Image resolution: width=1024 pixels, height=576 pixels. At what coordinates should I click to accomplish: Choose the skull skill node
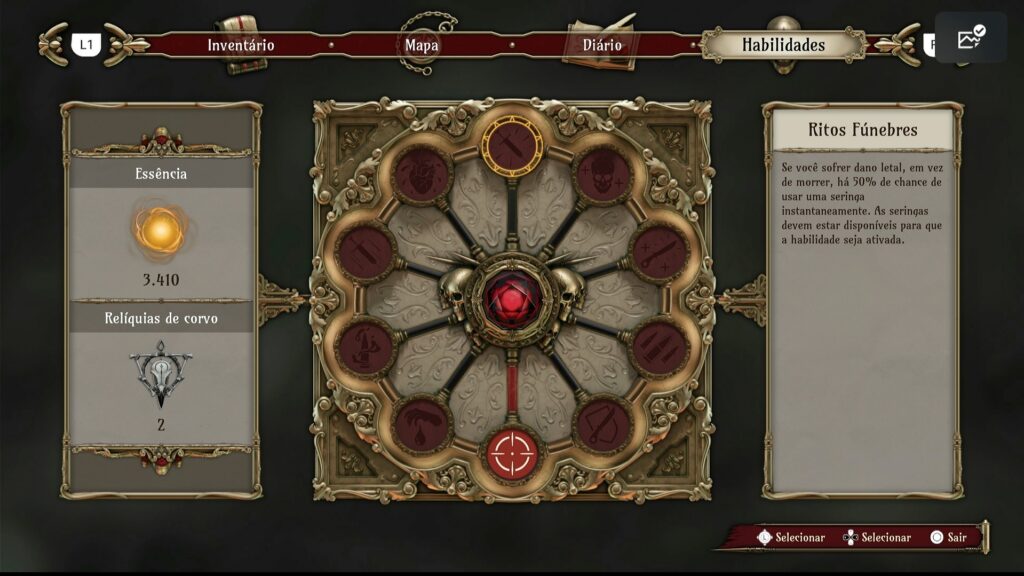[602, 174]
